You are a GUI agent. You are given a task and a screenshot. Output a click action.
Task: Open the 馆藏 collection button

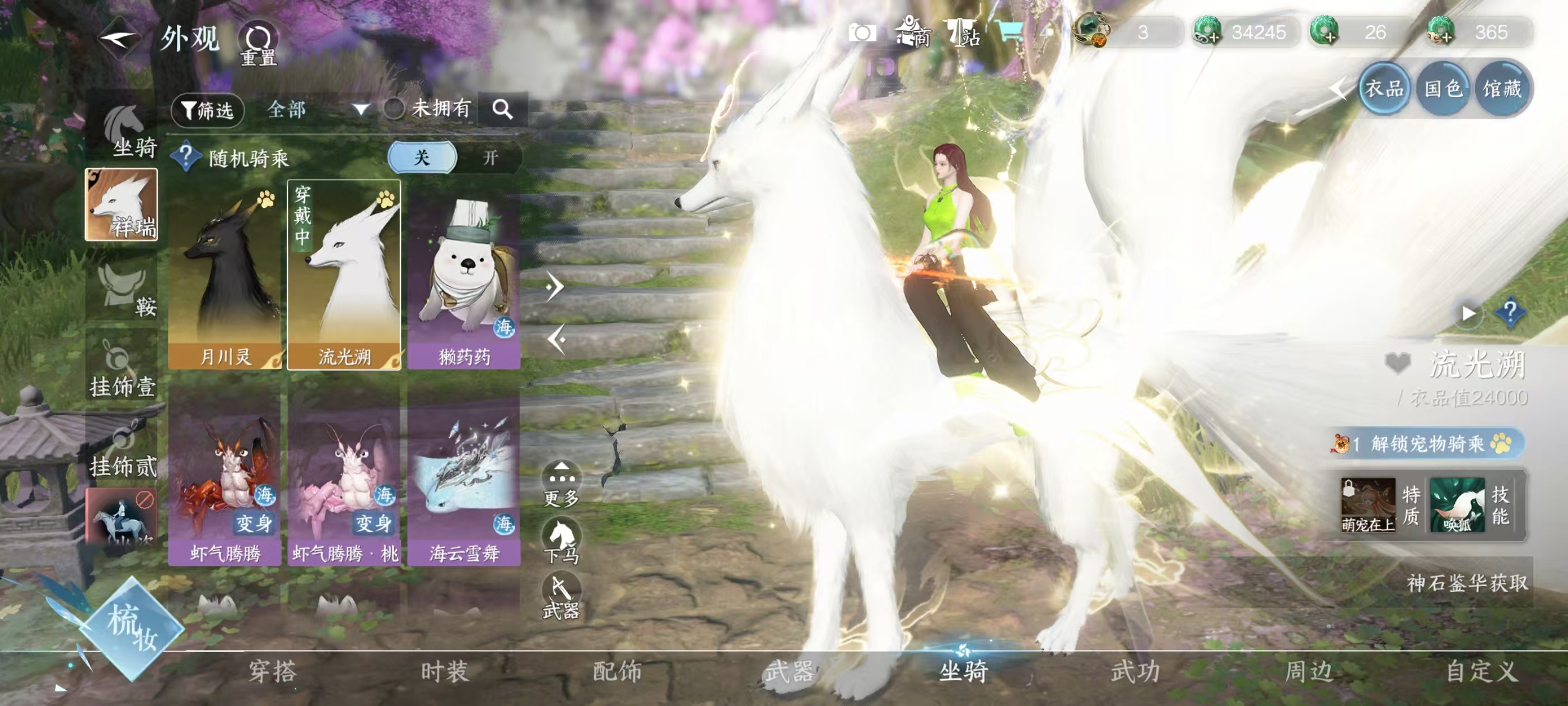coord(1502,90)
